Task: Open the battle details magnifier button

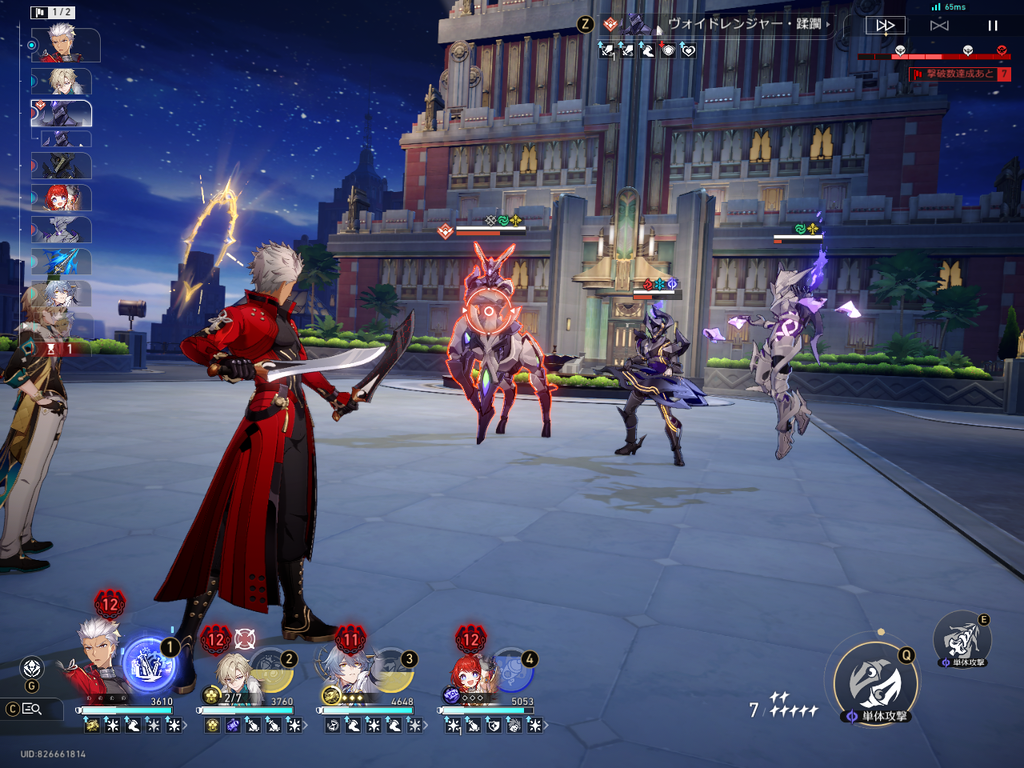Action: coord(31,709)
